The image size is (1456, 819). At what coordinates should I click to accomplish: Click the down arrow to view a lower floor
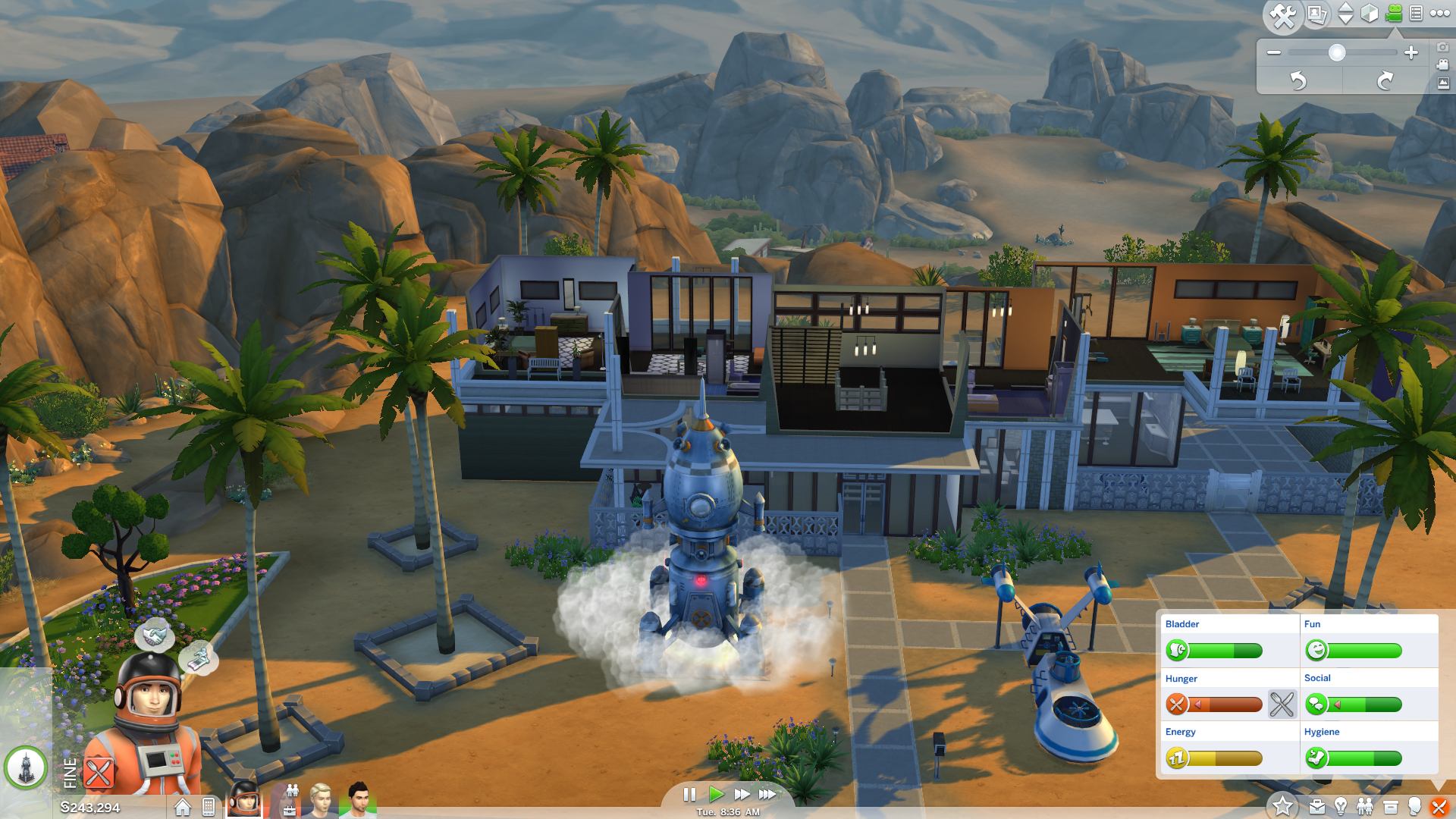click(1345, 20)
